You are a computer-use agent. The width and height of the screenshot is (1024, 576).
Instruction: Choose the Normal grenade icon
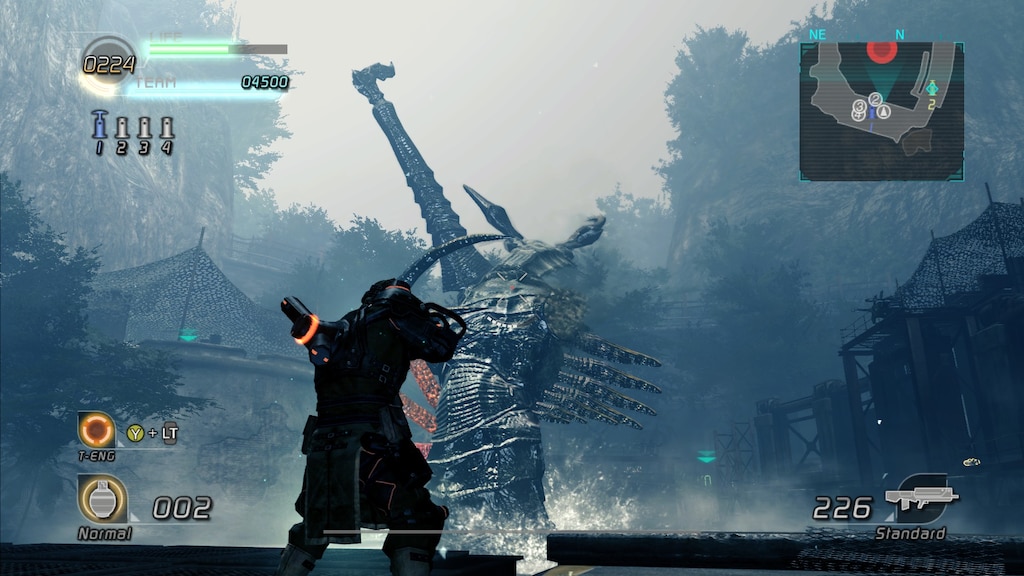tap(102, 498)
